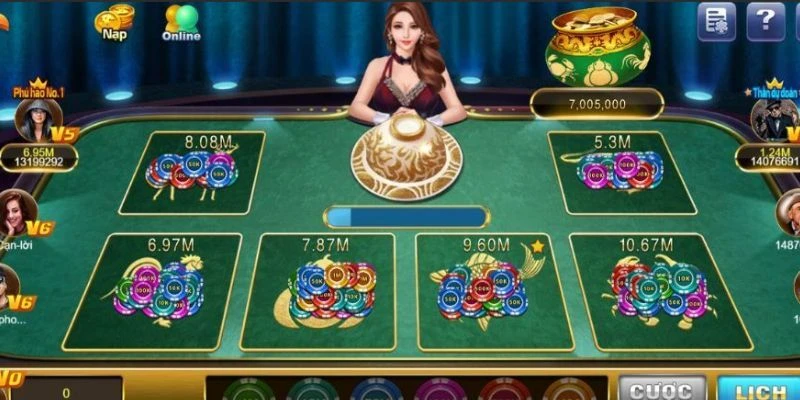Show the Online players list
Image resolution: width=800 pixels, height=400 pixels.
pos(181,23)
